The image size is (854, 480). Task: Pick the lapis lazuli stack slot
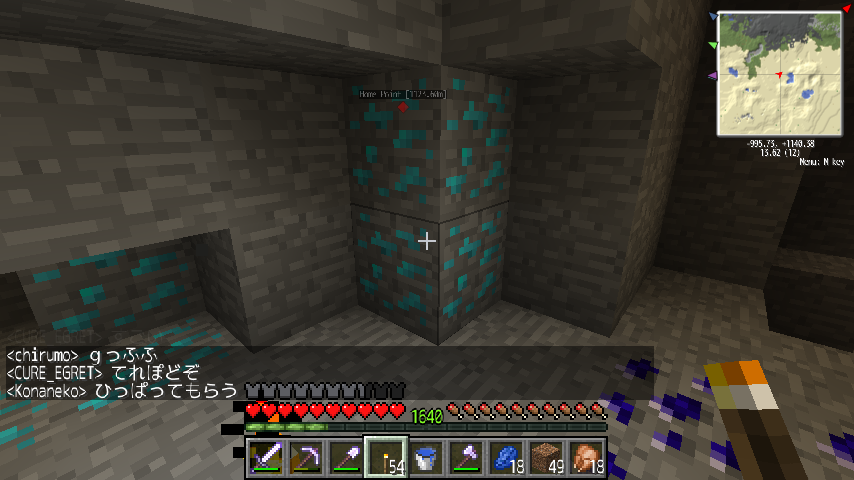(x=506, y=459)
